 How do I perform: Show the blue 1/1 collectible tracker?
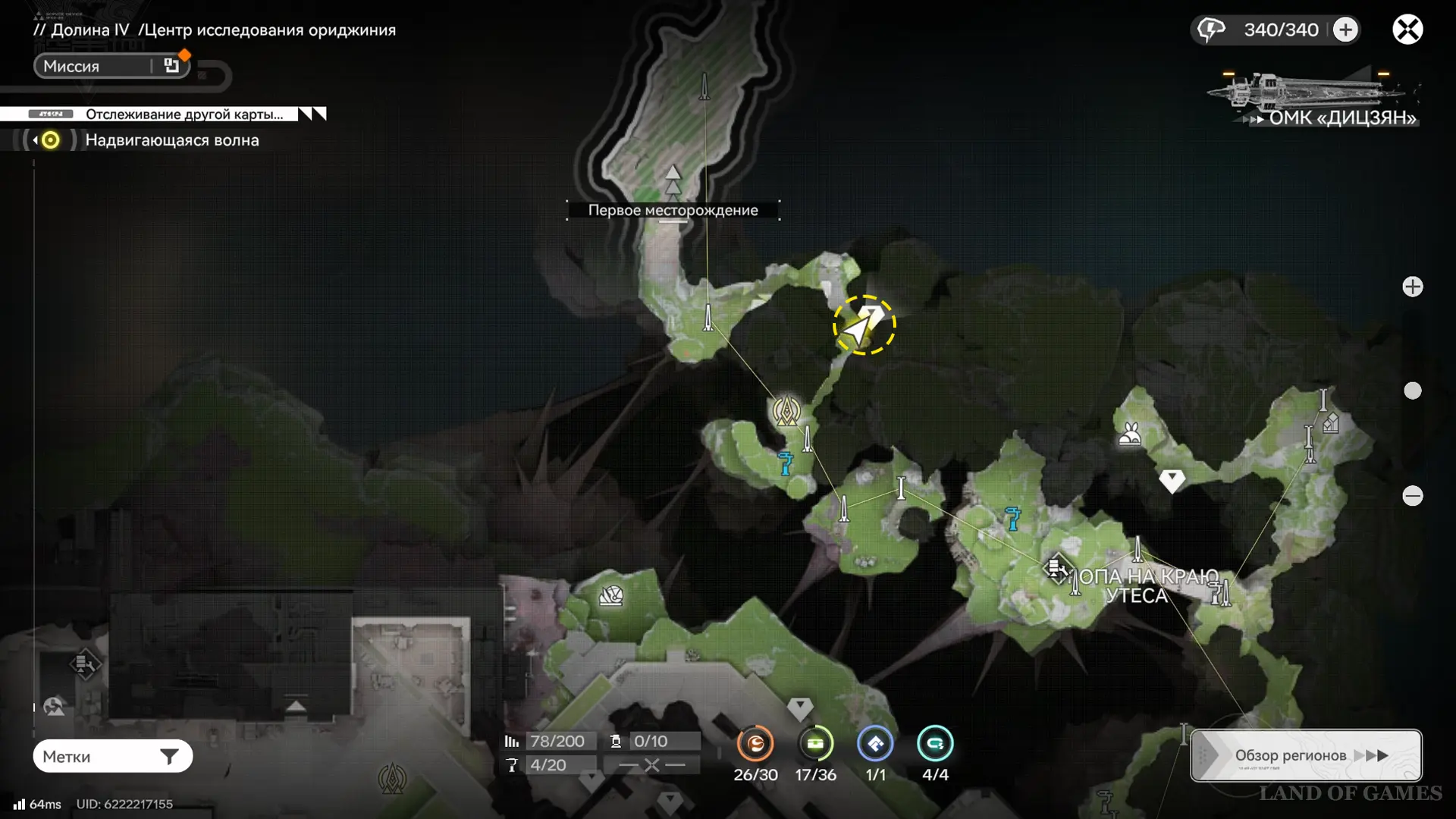tap(875, 744)
